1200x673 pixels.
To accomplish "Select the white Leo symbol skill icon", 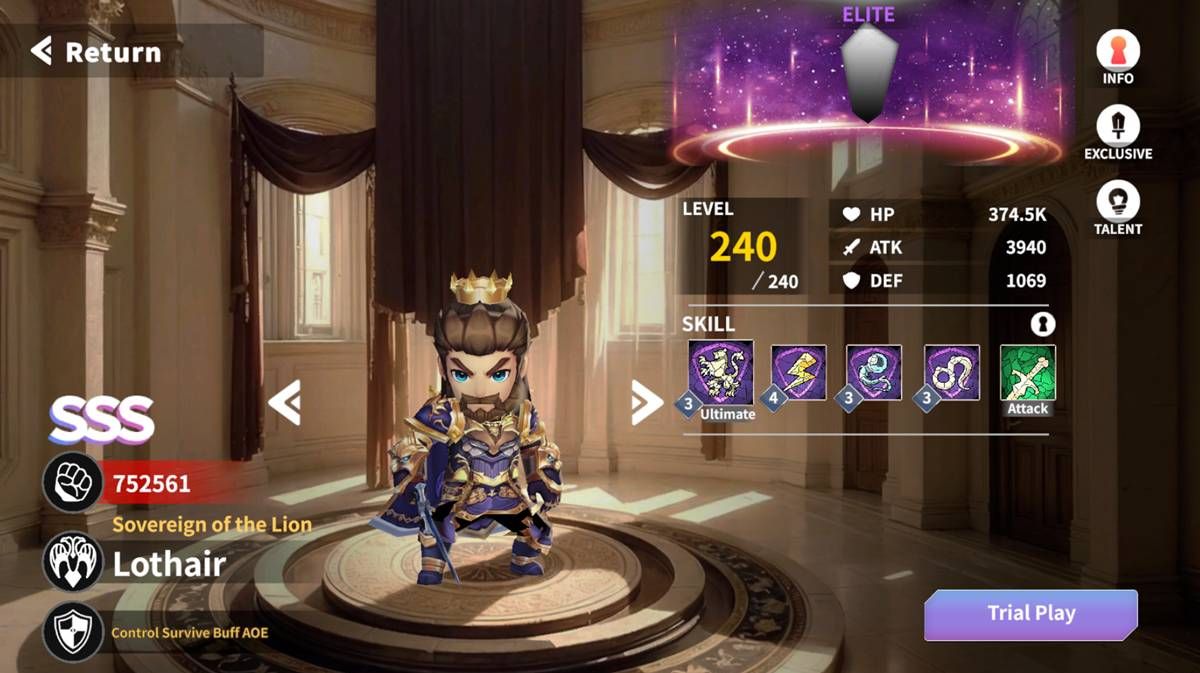I will 951,373.
